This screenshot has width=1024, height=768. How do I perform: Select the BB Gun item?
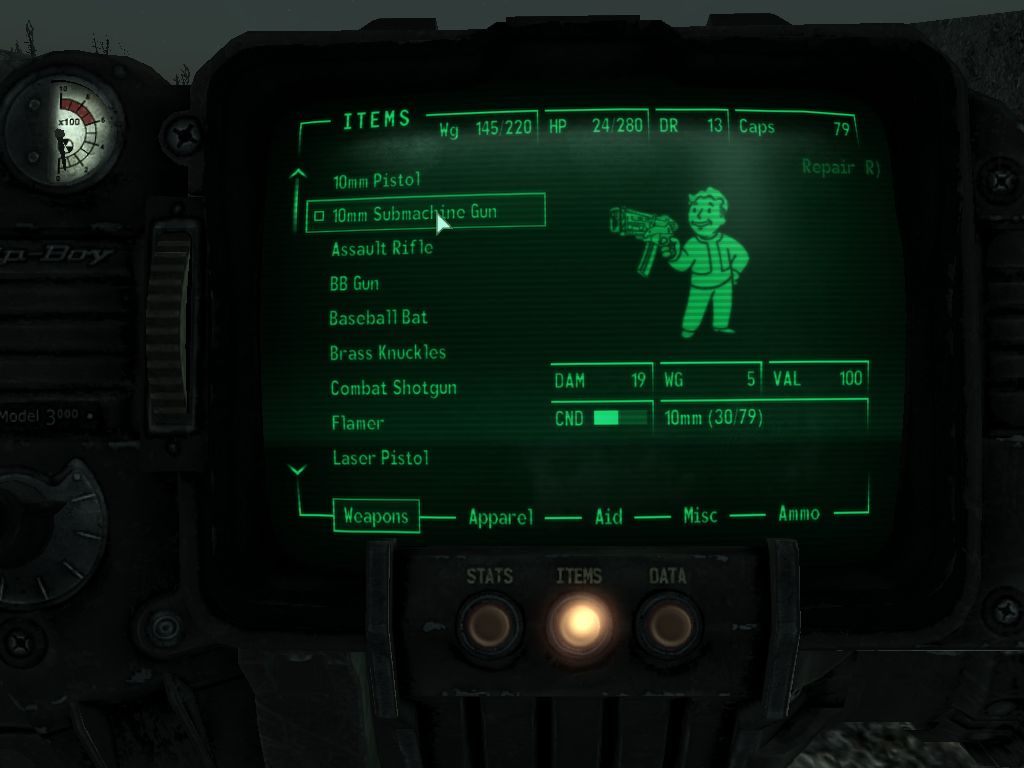click(x=354, y=284)
